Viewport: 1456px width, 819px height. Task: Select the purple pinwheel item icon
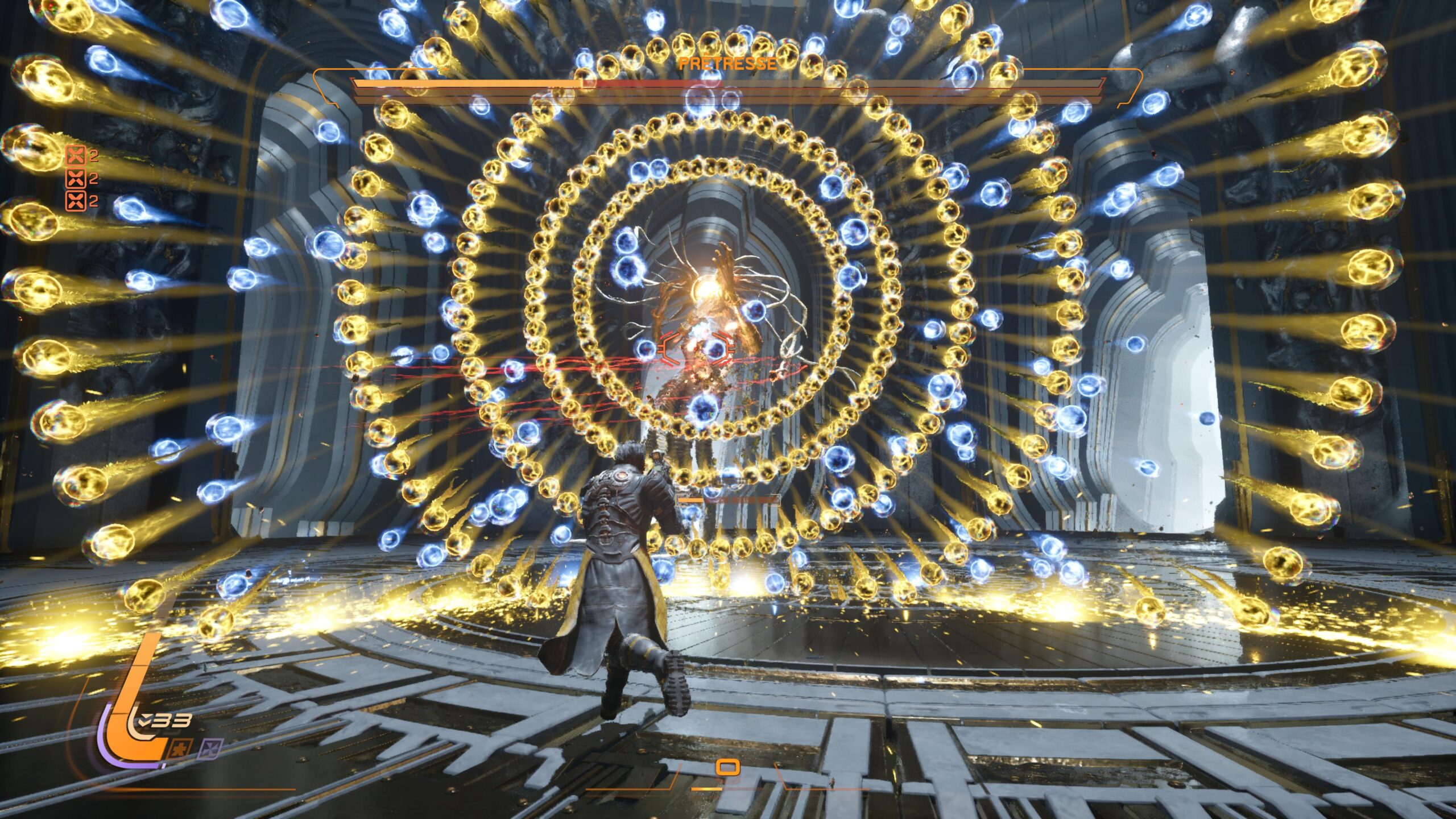pyautogui.click(x=210, y=748)
